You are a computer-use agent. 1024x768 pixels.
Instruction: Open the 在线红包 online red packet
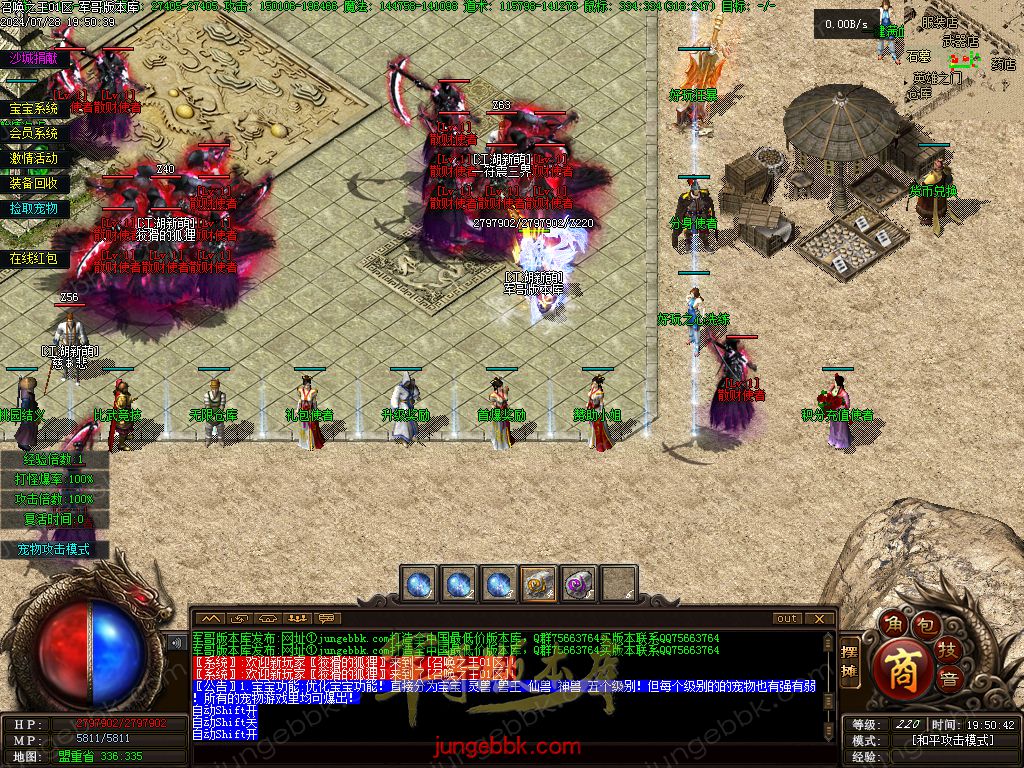click(34, 259)
